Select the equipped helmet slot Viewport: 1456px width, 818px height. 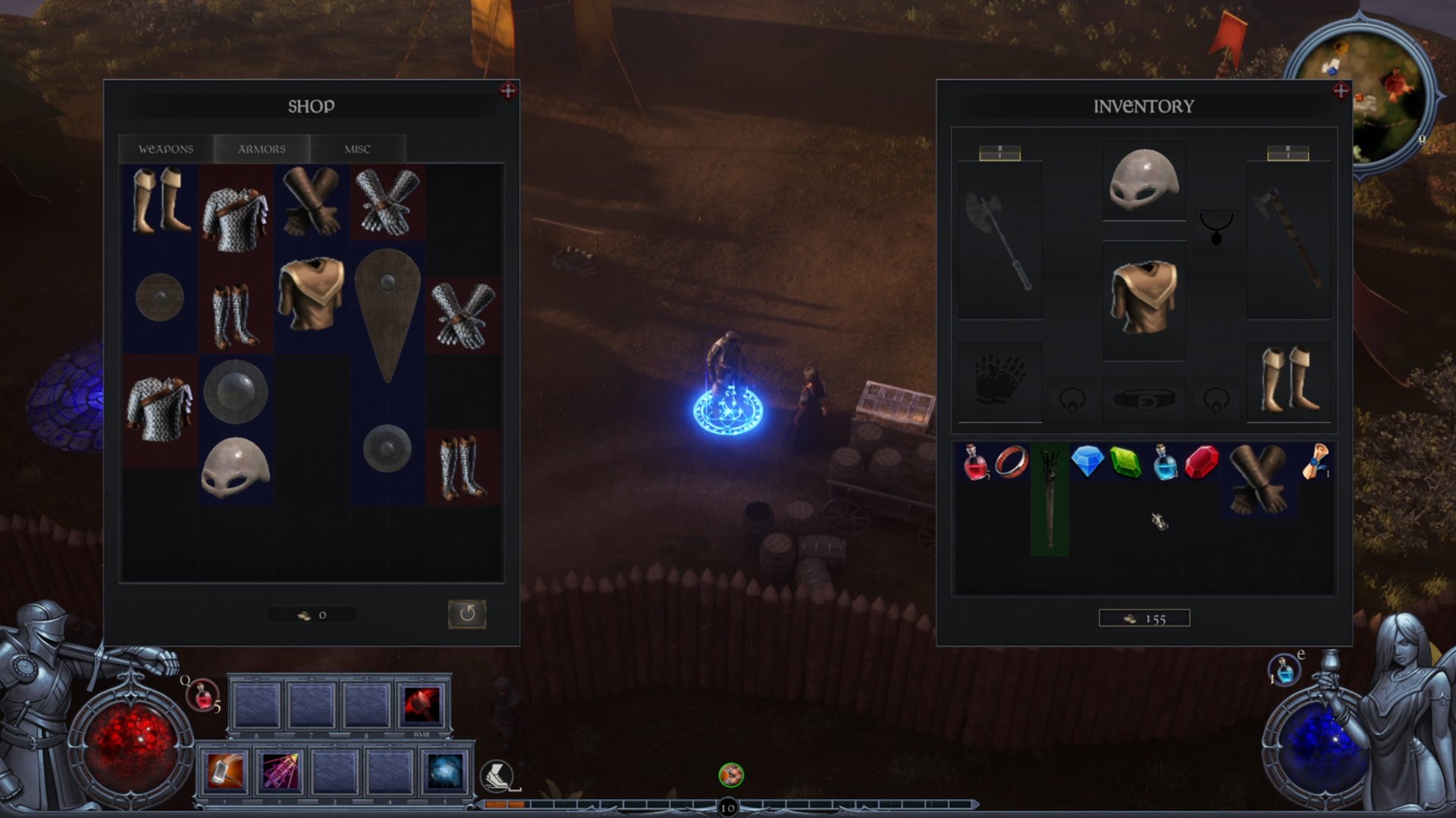click(x=1144, y=180)
